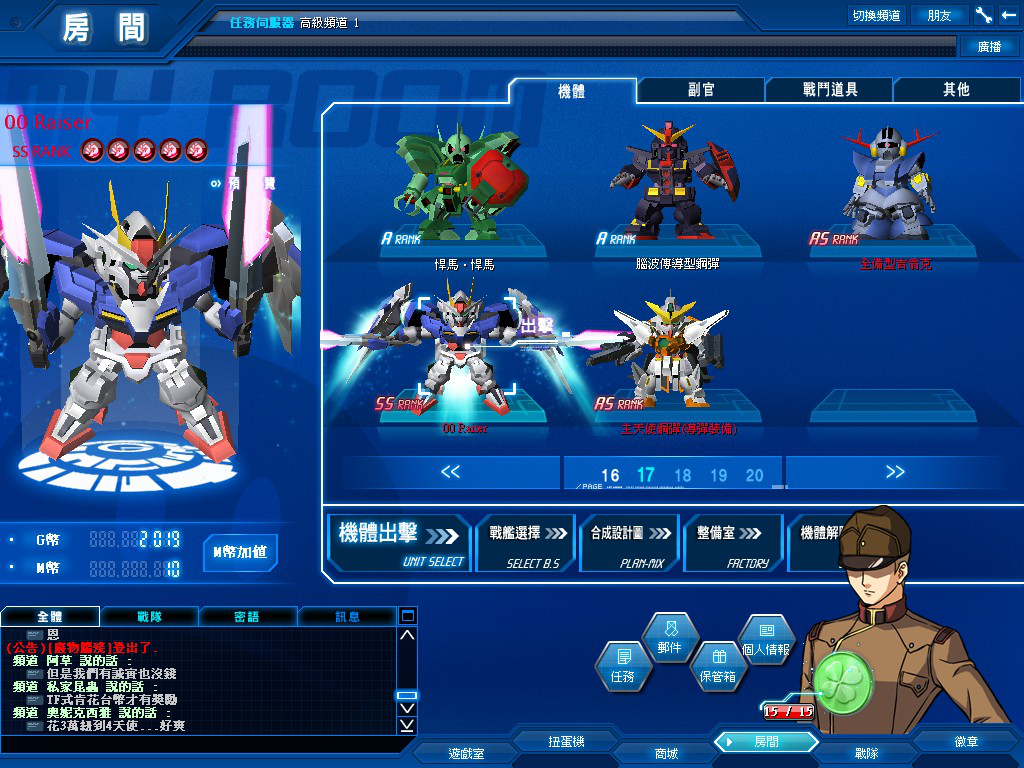Select the 其他 tab

click(x=956, y=90)
